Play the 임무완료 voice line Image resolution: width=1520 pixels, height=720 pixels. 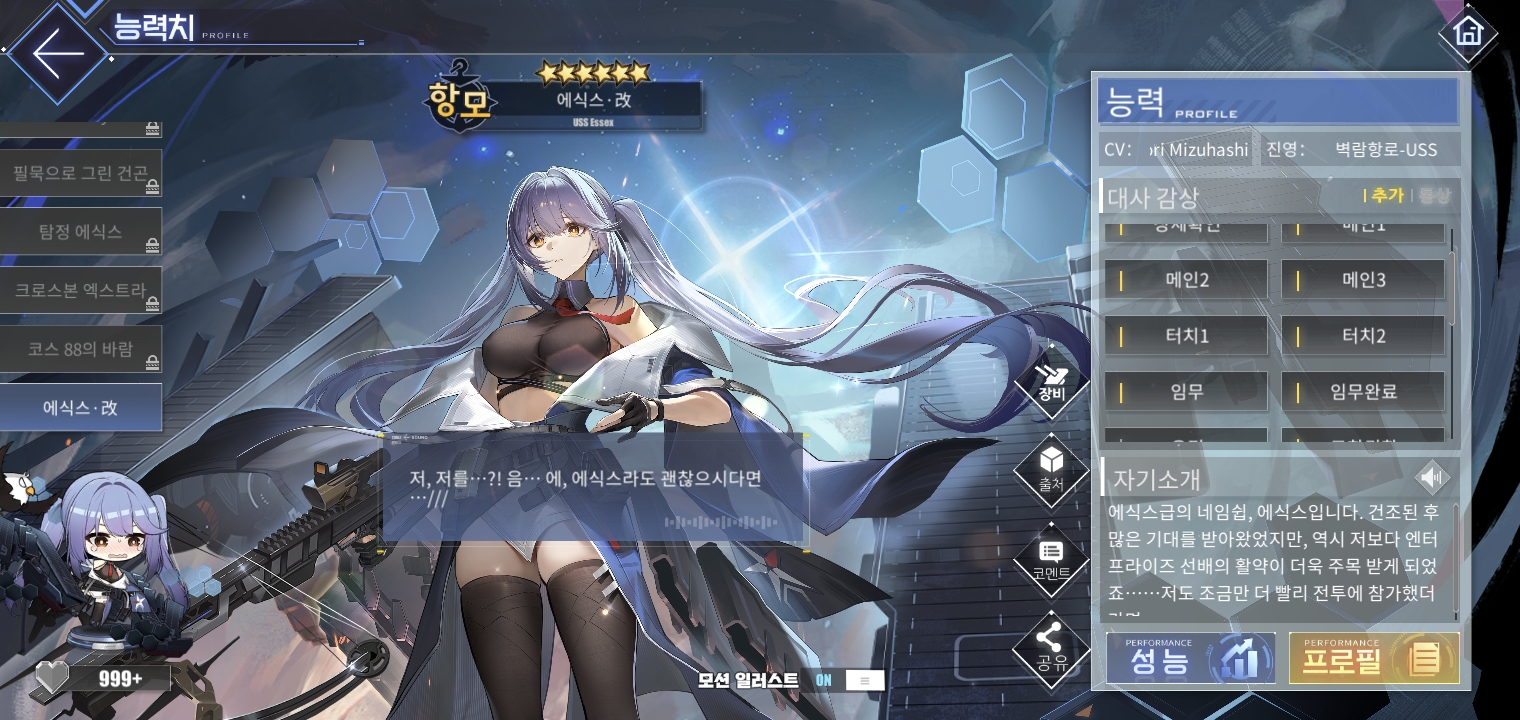click(1363, 392)
